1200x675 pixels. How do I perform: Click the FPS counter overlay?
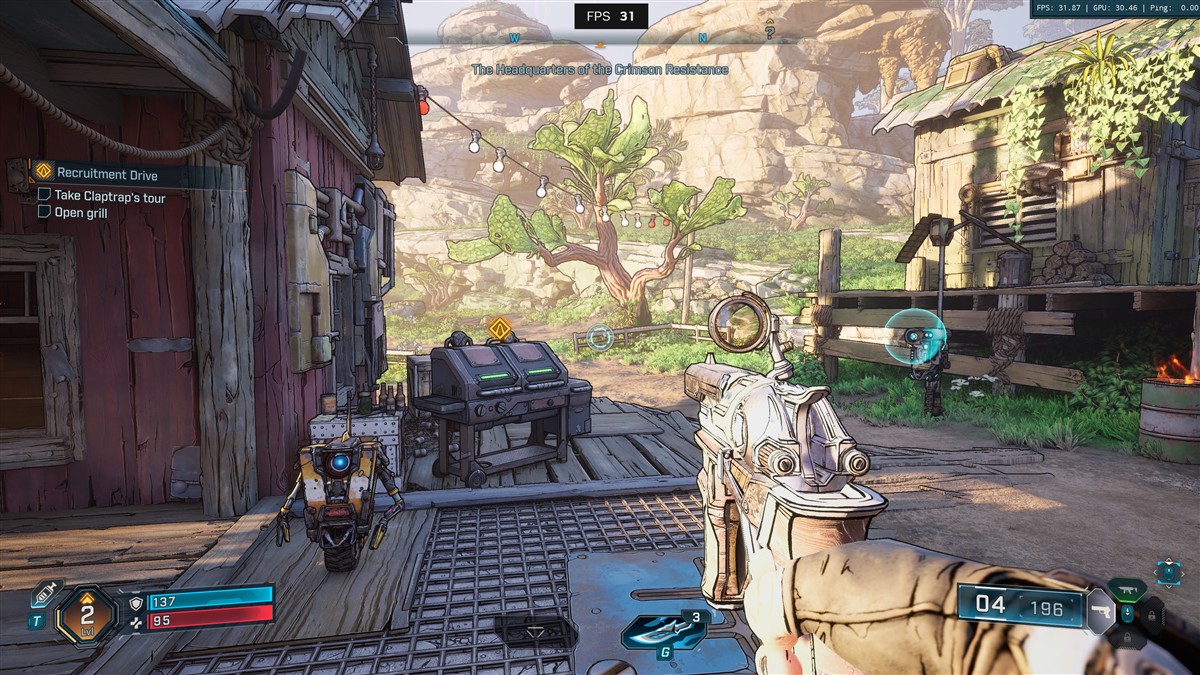coord(611,16)
